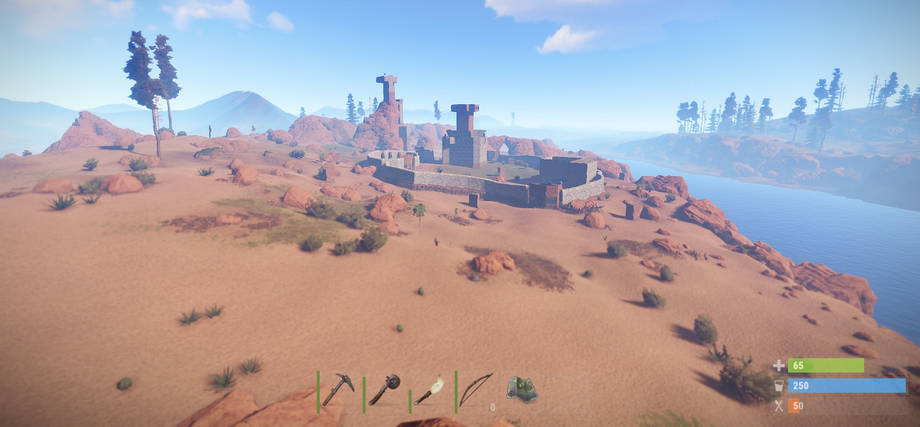
Task: Pick the green ore item slot
Action: (521, 389)
